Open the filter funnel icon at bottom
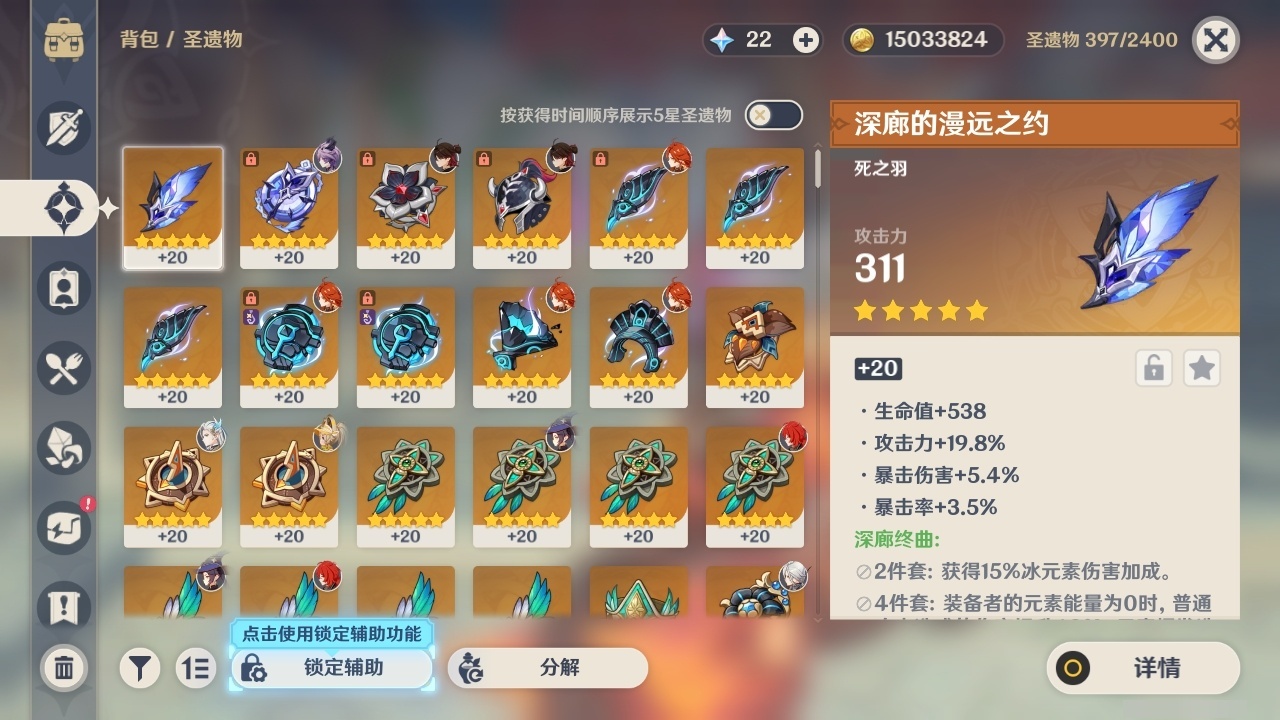The width and height of the screenshot is (1280, 720). [x=140, y=668]
